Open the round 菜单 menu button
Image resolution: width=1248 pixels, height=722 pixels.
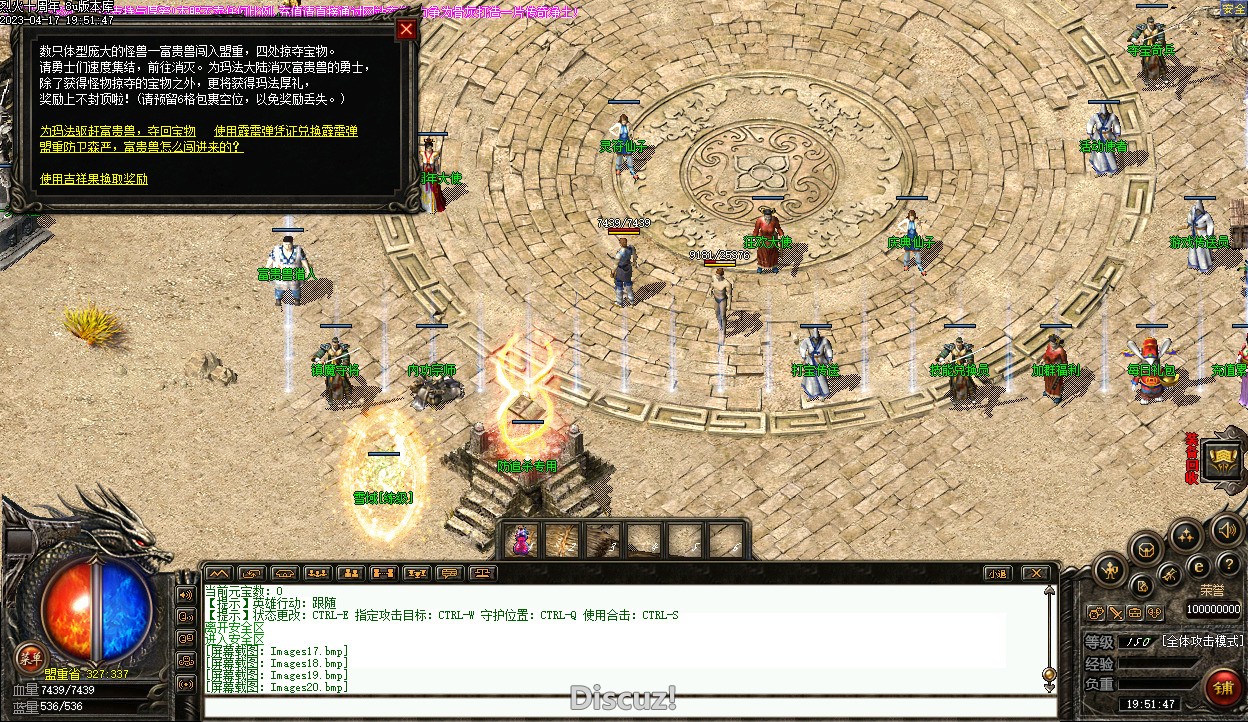click(31, 655)
